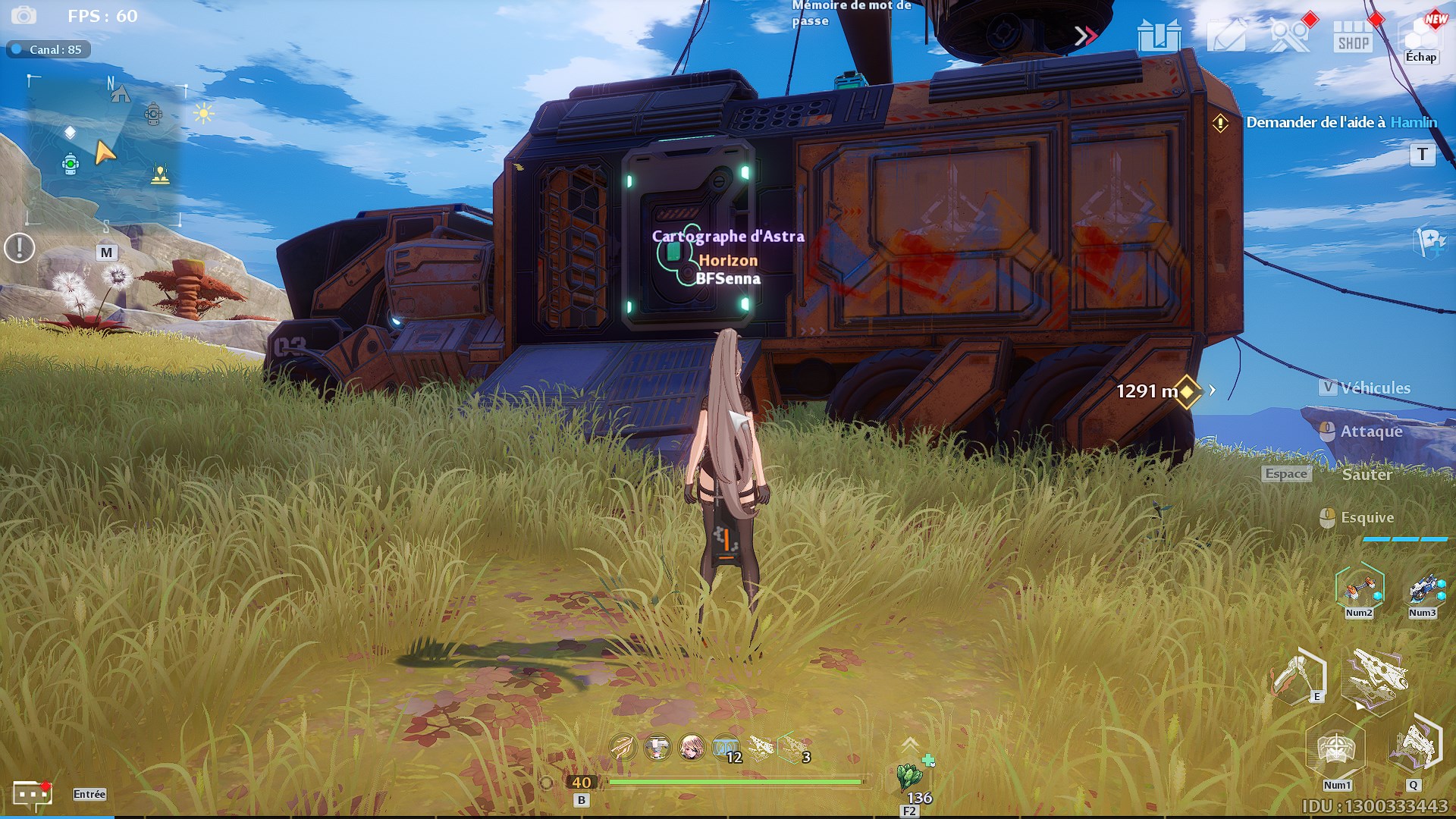Open the pencil notepad icon
The height and width of the screenshot is (819, 1456).
click(1225, 35)
